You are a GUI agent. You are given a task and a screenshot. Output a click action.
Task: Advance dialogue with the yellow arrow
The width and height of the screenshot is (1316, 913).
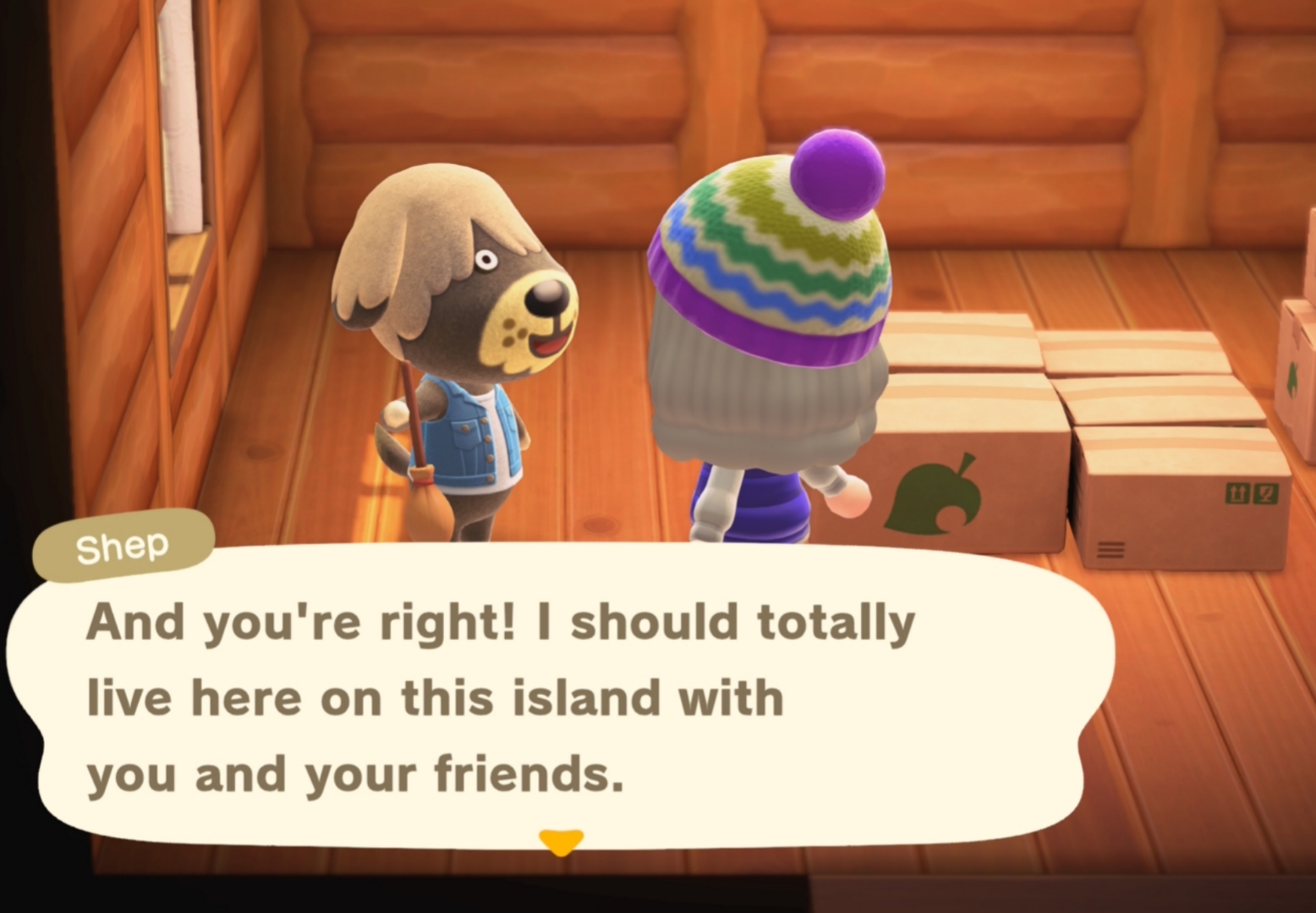coord(561,841)
